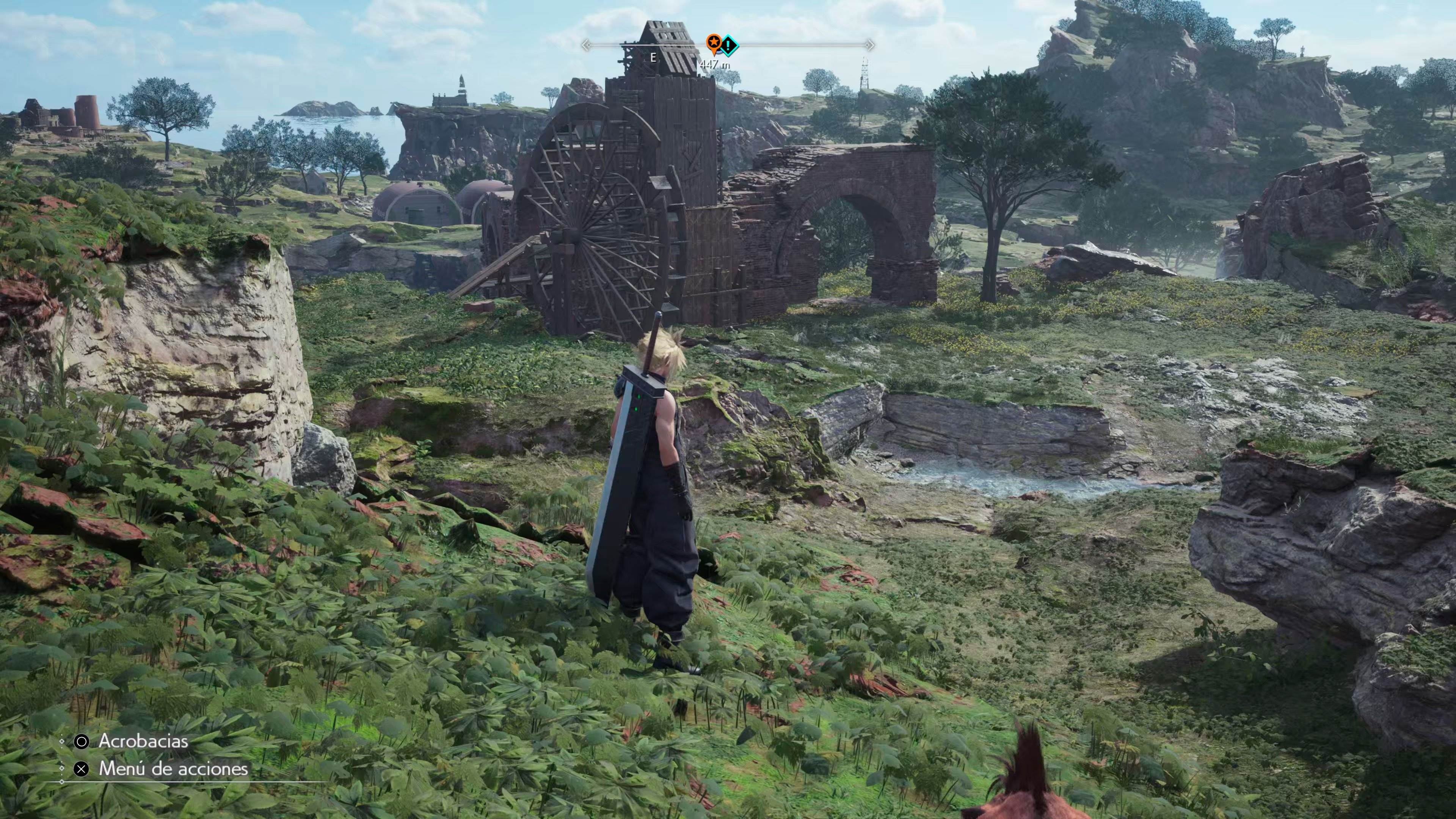Click the left double-chevron end of the compass

pos(585,45)
